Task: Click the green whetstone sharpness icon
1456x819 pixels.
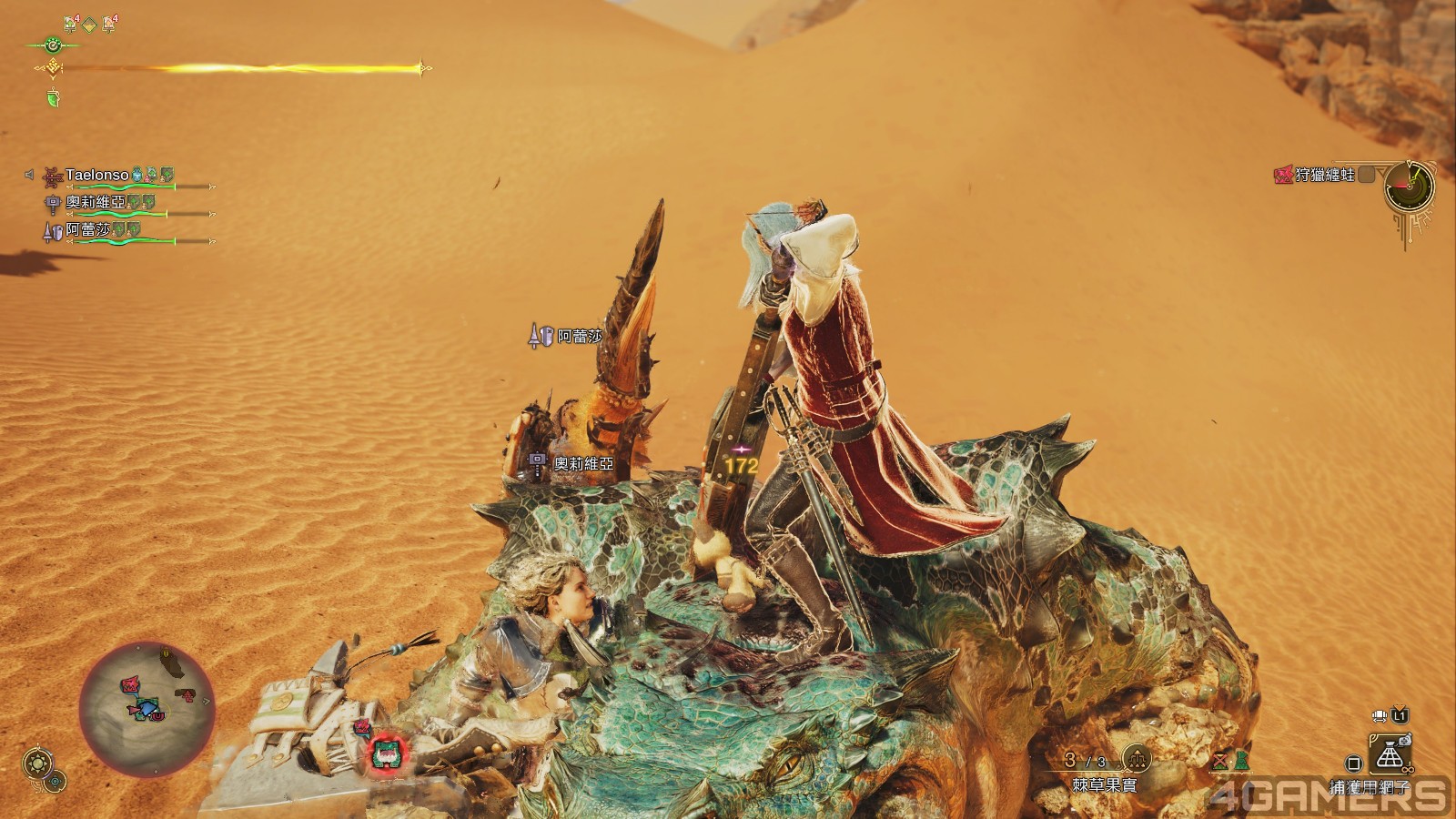Action: (x=53, y=98)
